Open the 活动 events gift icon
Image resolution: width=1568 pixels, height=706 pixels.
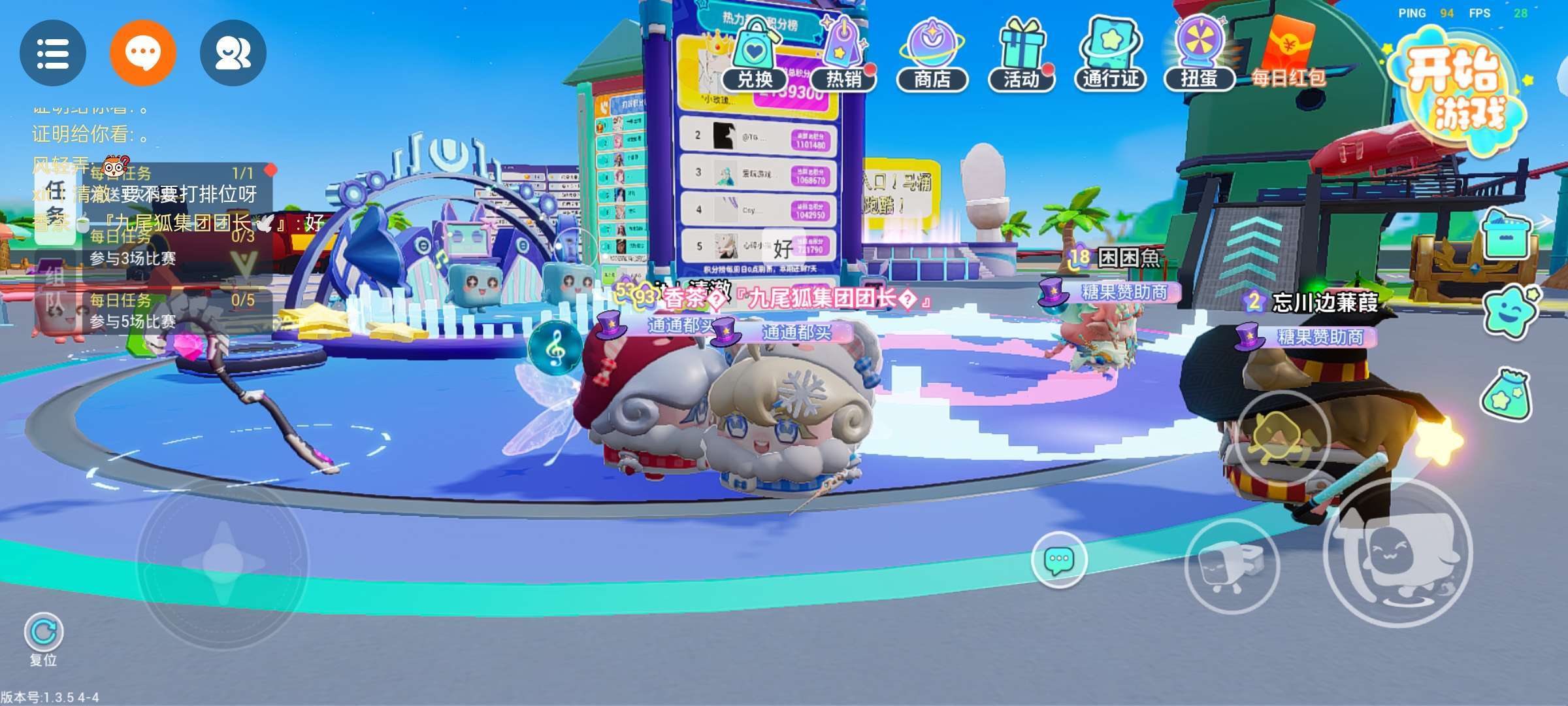tap(1021, 55)
